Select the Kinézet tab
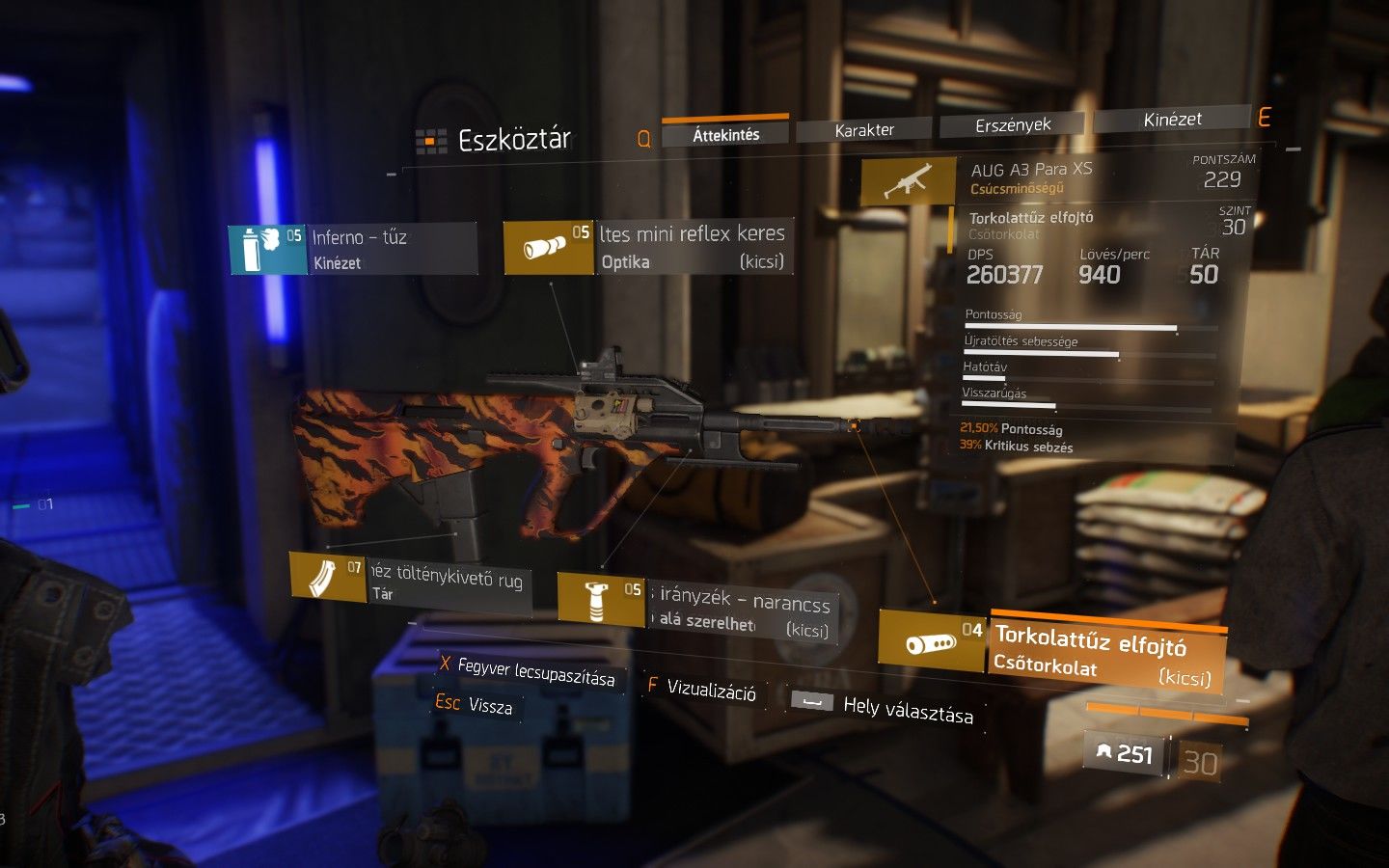The width and height of the screenshot is (1389, 868). click(x=1172, y=120)
